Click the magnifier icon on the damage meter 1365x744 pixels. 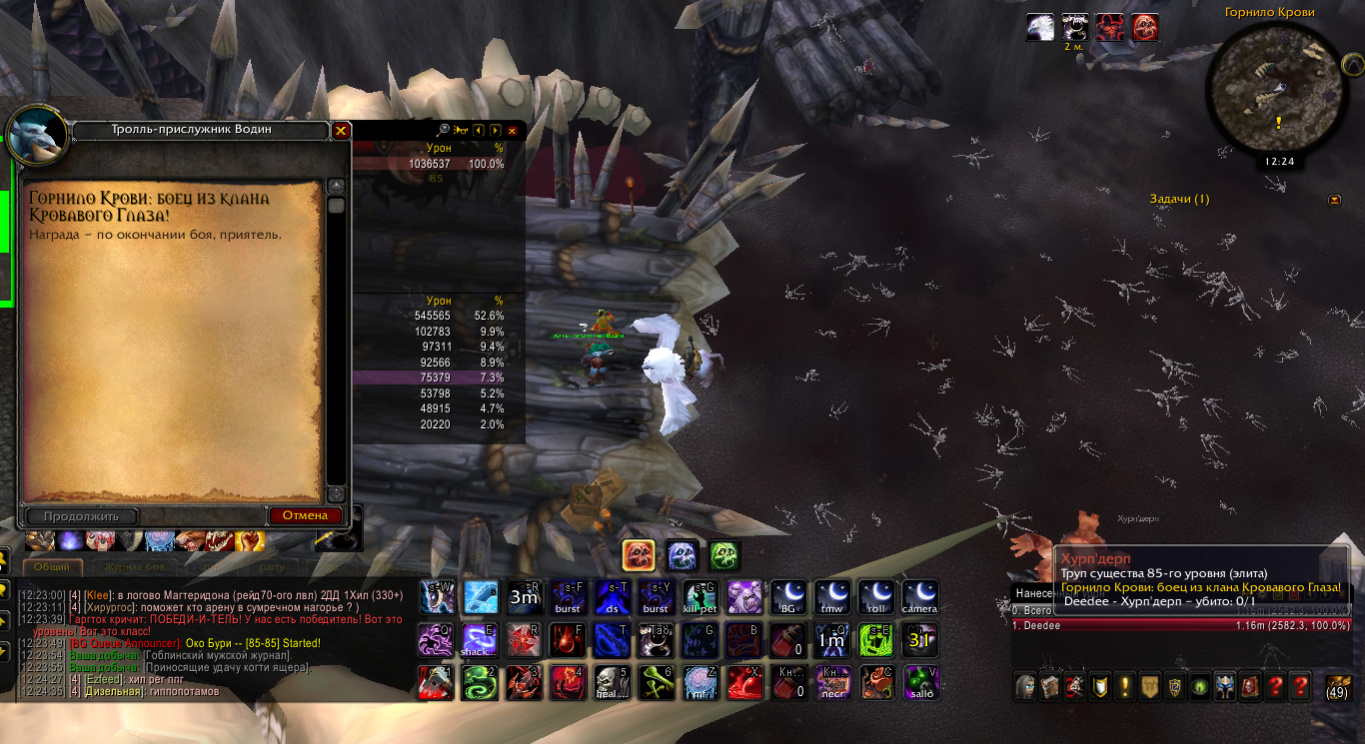pyautogui.click(x=443, y=130)
